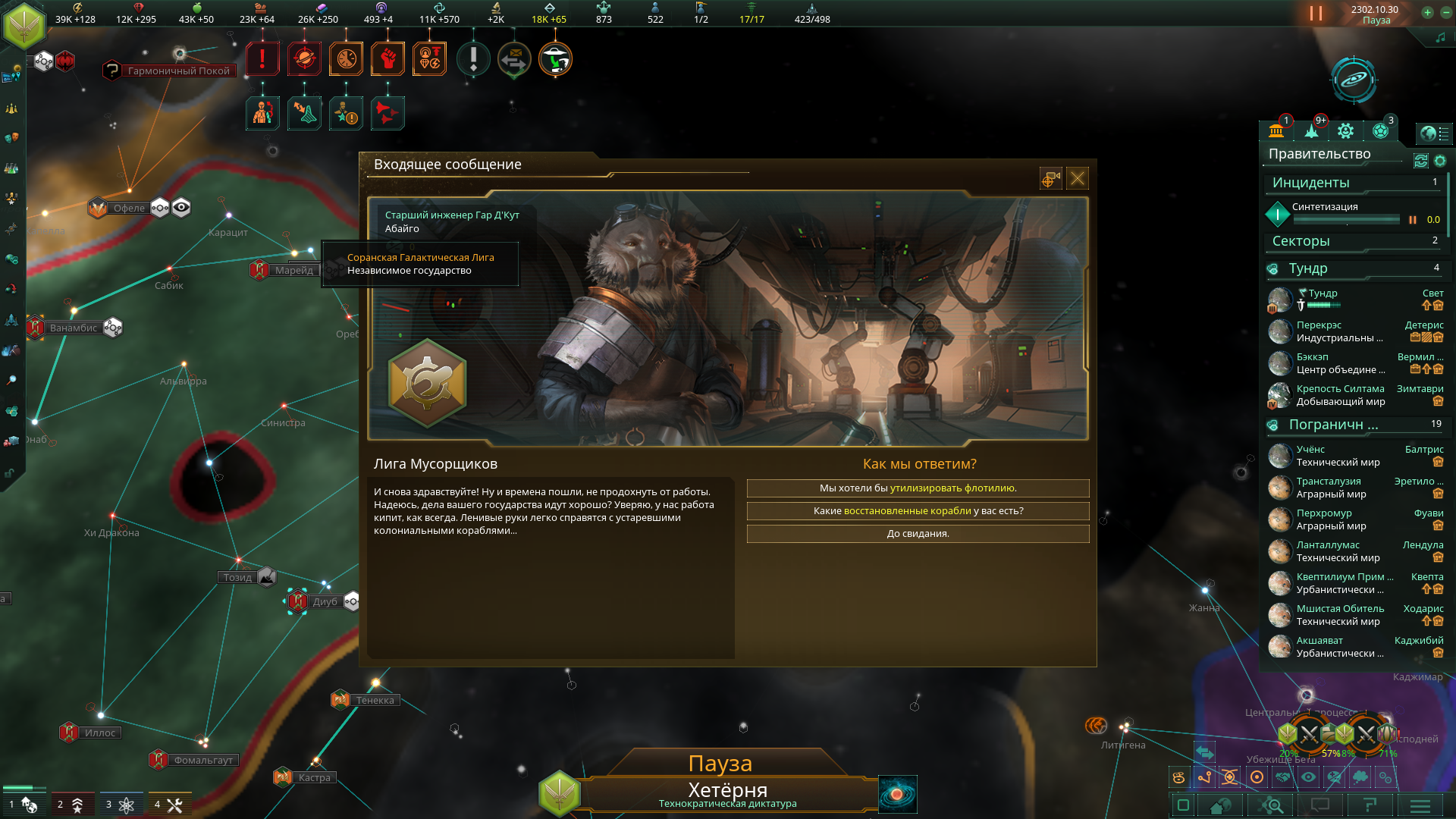Screen dimensions: 1456x819
Task: Select Мшистая Обитель planet entry
Action: click(1339, 609)
